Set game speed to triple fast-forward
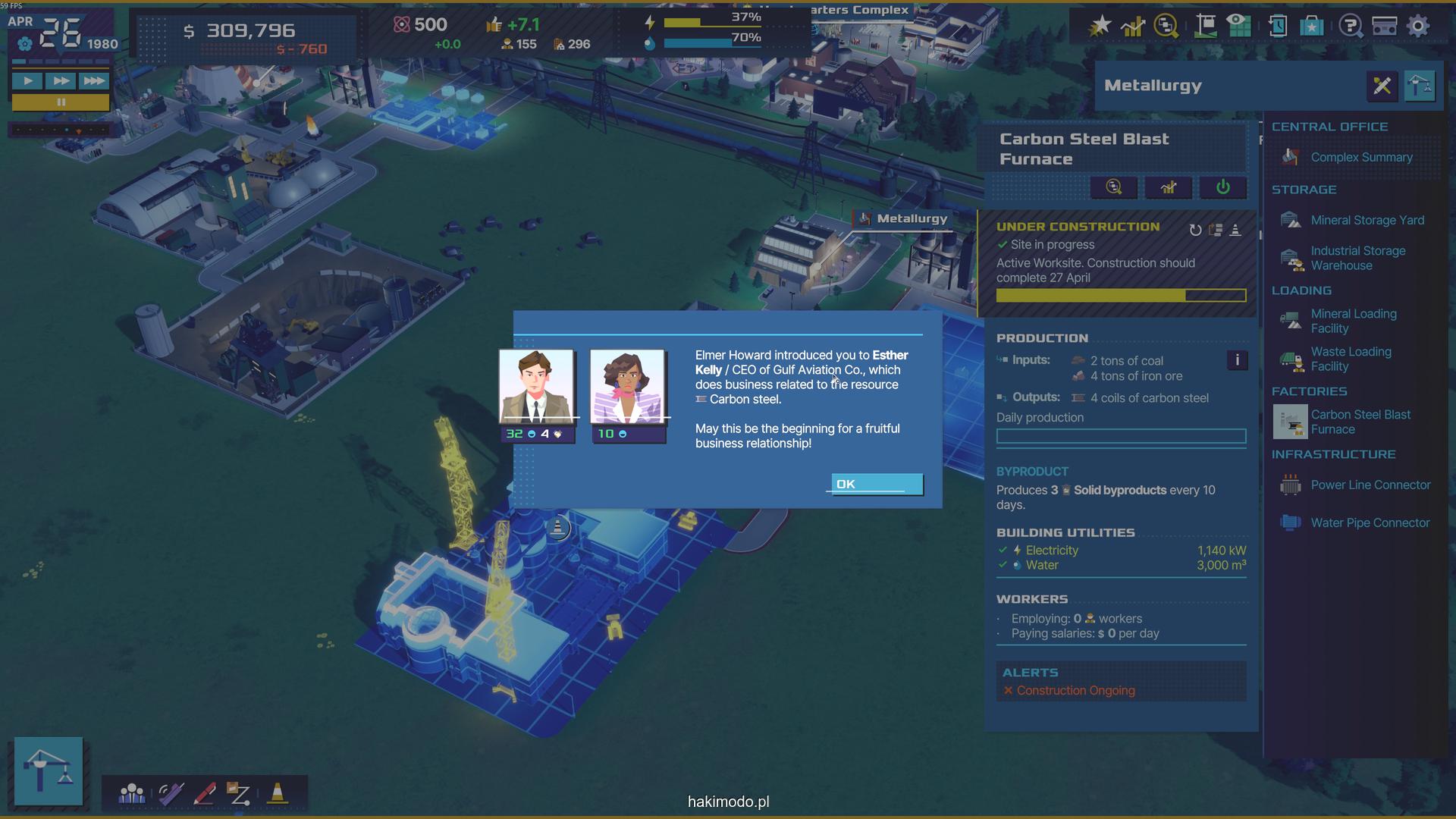The image size is (1456, 819). [x=93, y=80]
